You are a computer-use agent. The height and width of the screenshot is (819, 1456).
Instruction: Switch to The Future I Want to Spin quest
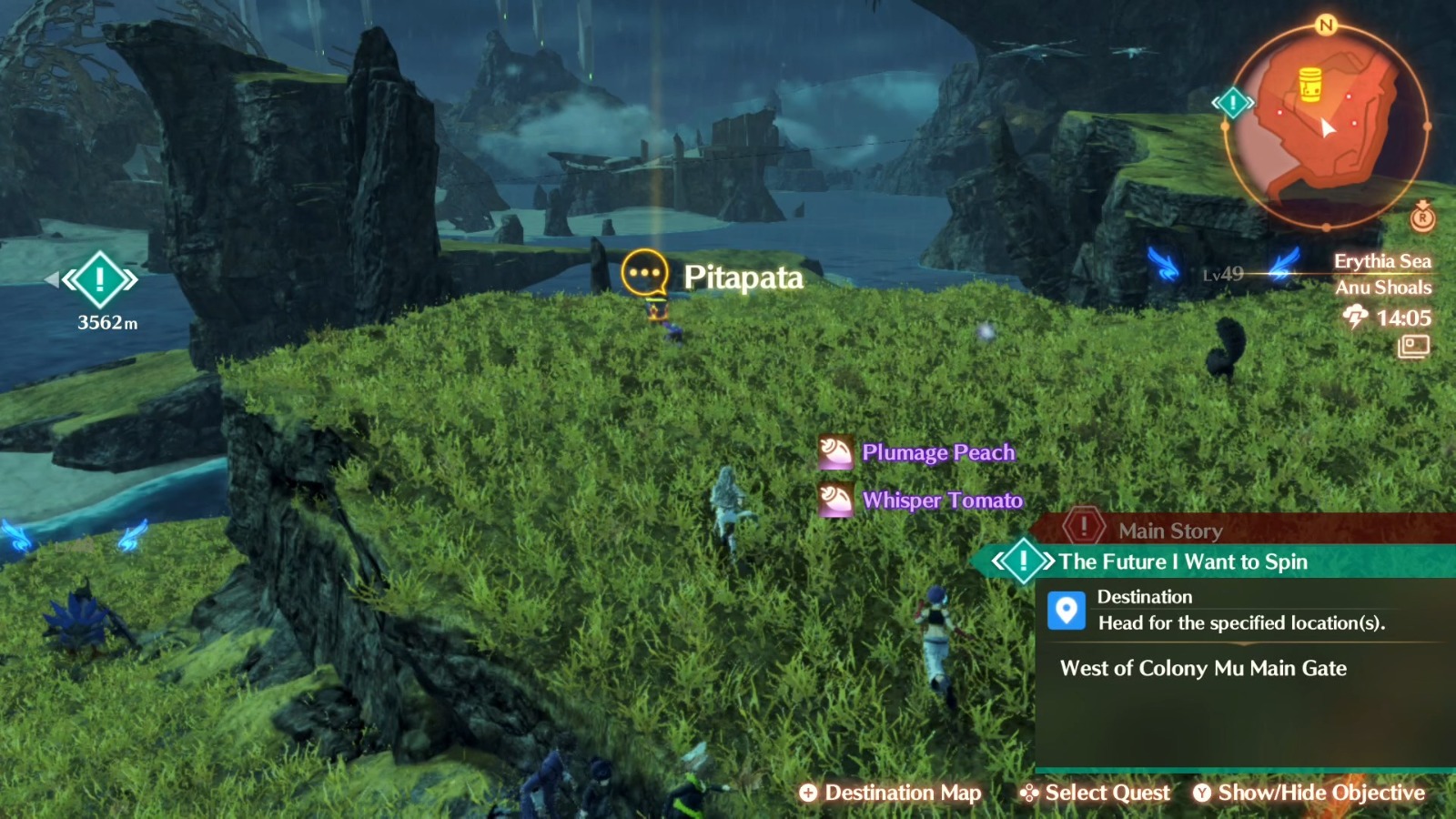pyautogui.click(x=1183, y=561)
